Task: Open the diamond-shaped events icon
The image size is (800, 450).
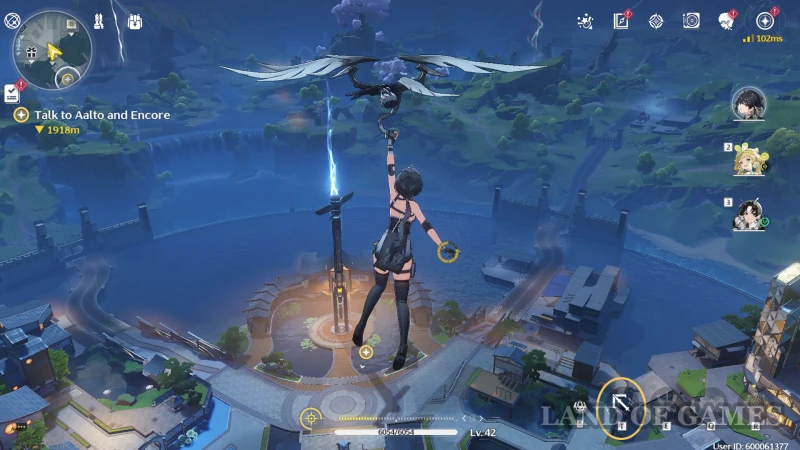Action: point(656,20)
